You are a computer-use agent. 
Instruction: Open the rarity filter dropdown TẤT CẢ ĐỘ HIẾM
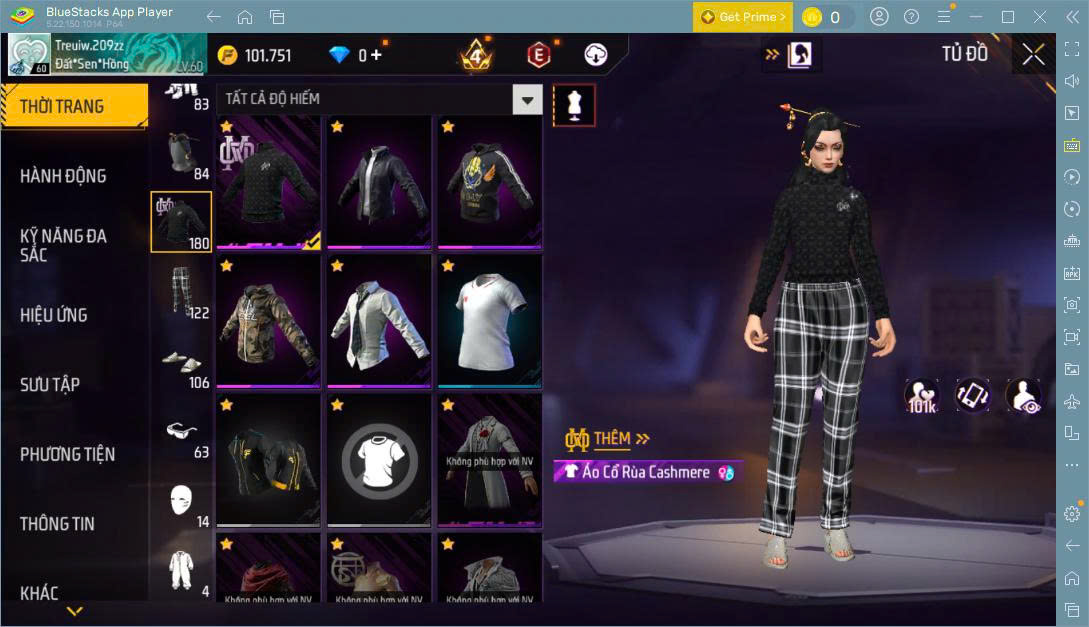pyautogui.click(x=379, y=99)
